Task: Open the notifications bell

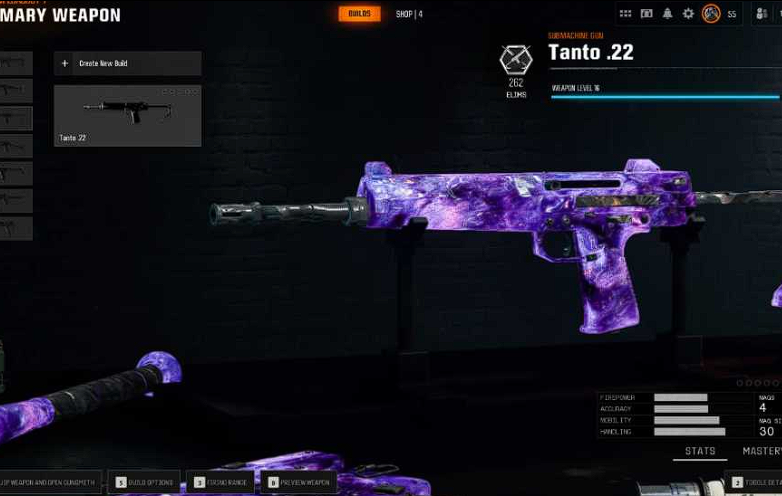Action: (x=667, y=14)
